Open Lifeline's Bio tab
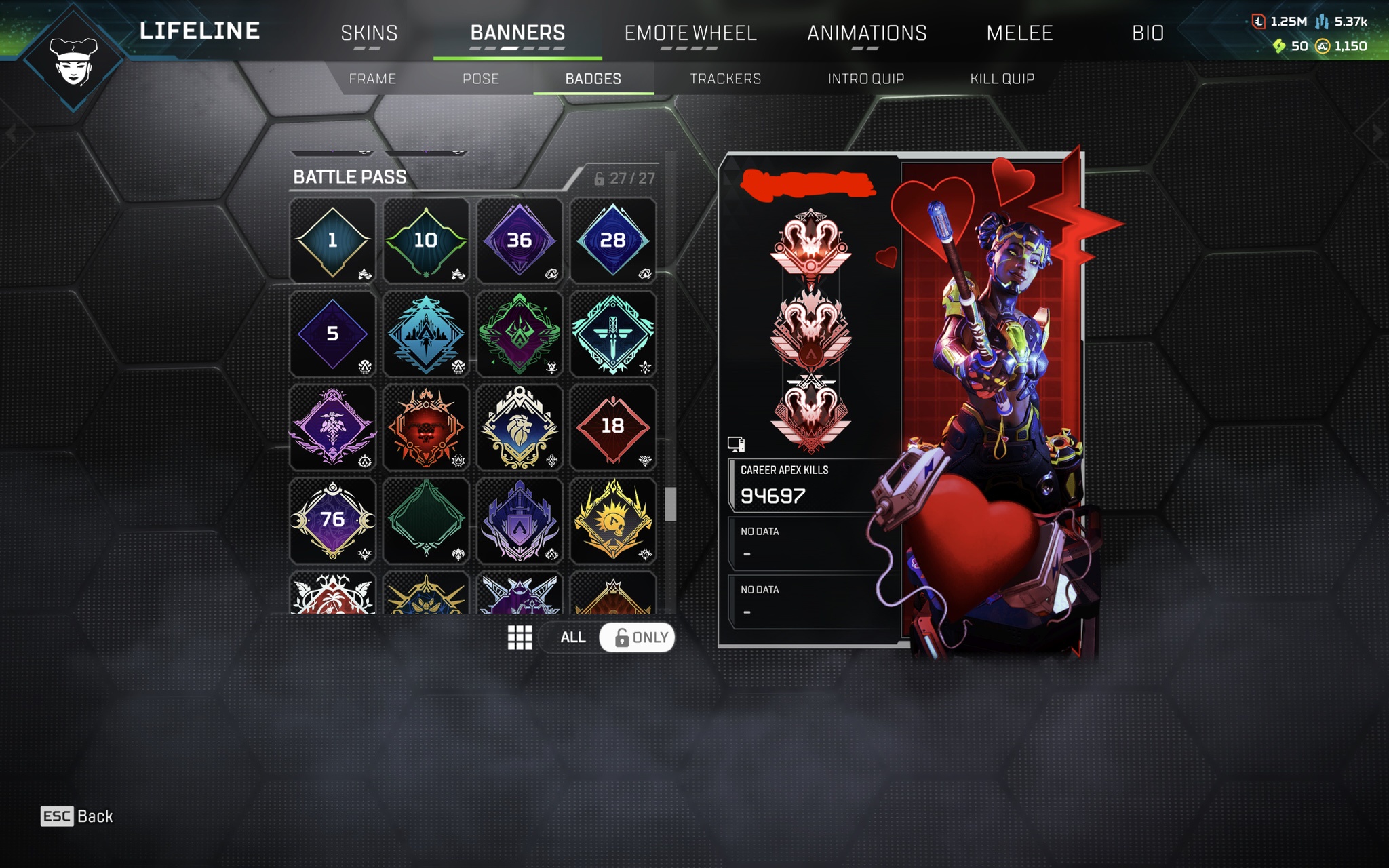1389x868 pixels. [1148, 33]
